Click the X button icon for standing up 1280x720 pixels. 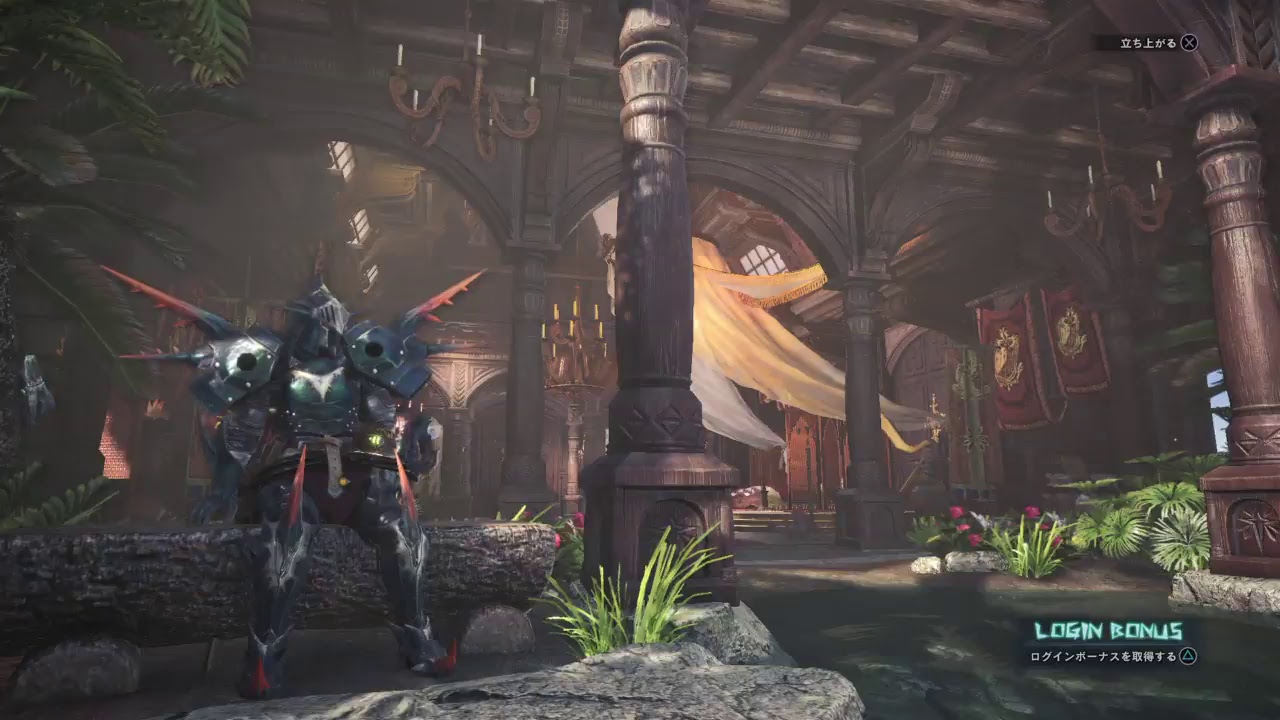pyautogui.click(x=1191, y=43)
